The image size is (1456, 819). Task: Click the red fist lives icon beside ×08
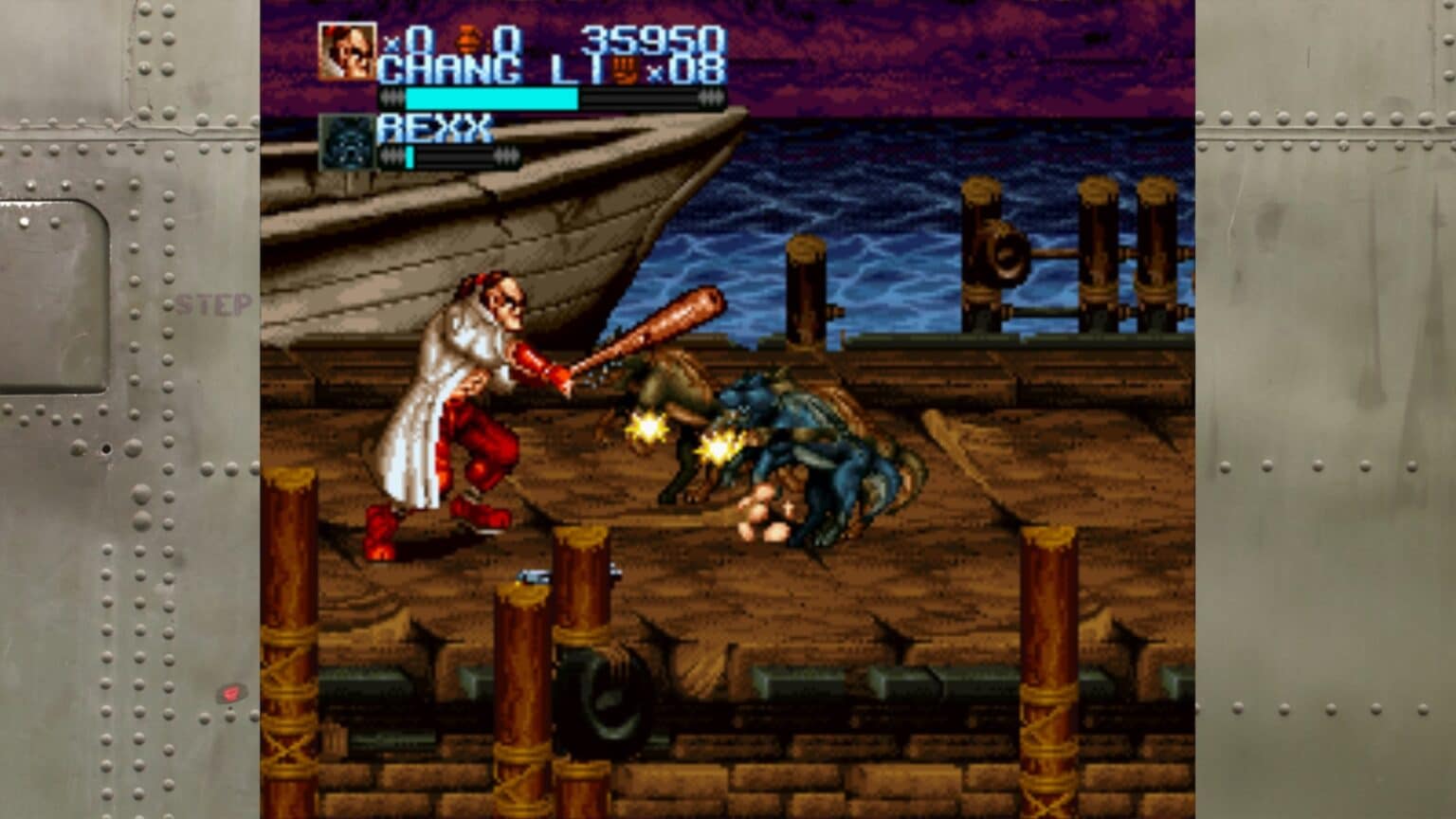coord(624,69)
